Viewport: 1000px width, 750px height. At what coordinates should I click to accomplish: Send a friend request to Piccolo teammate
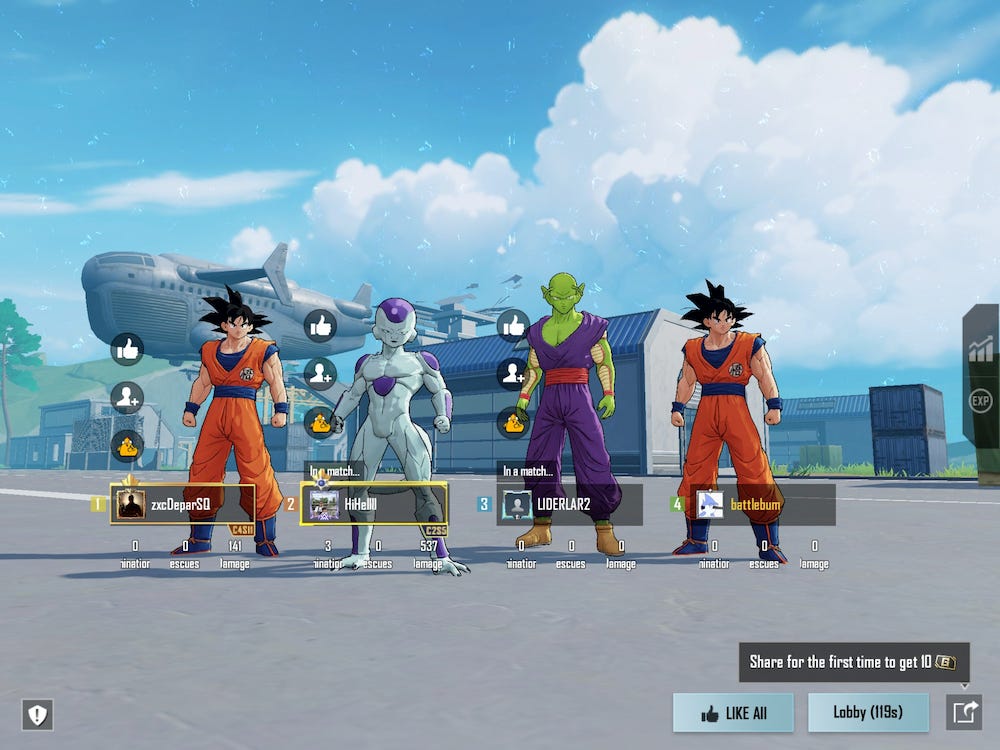pos(513,374)
